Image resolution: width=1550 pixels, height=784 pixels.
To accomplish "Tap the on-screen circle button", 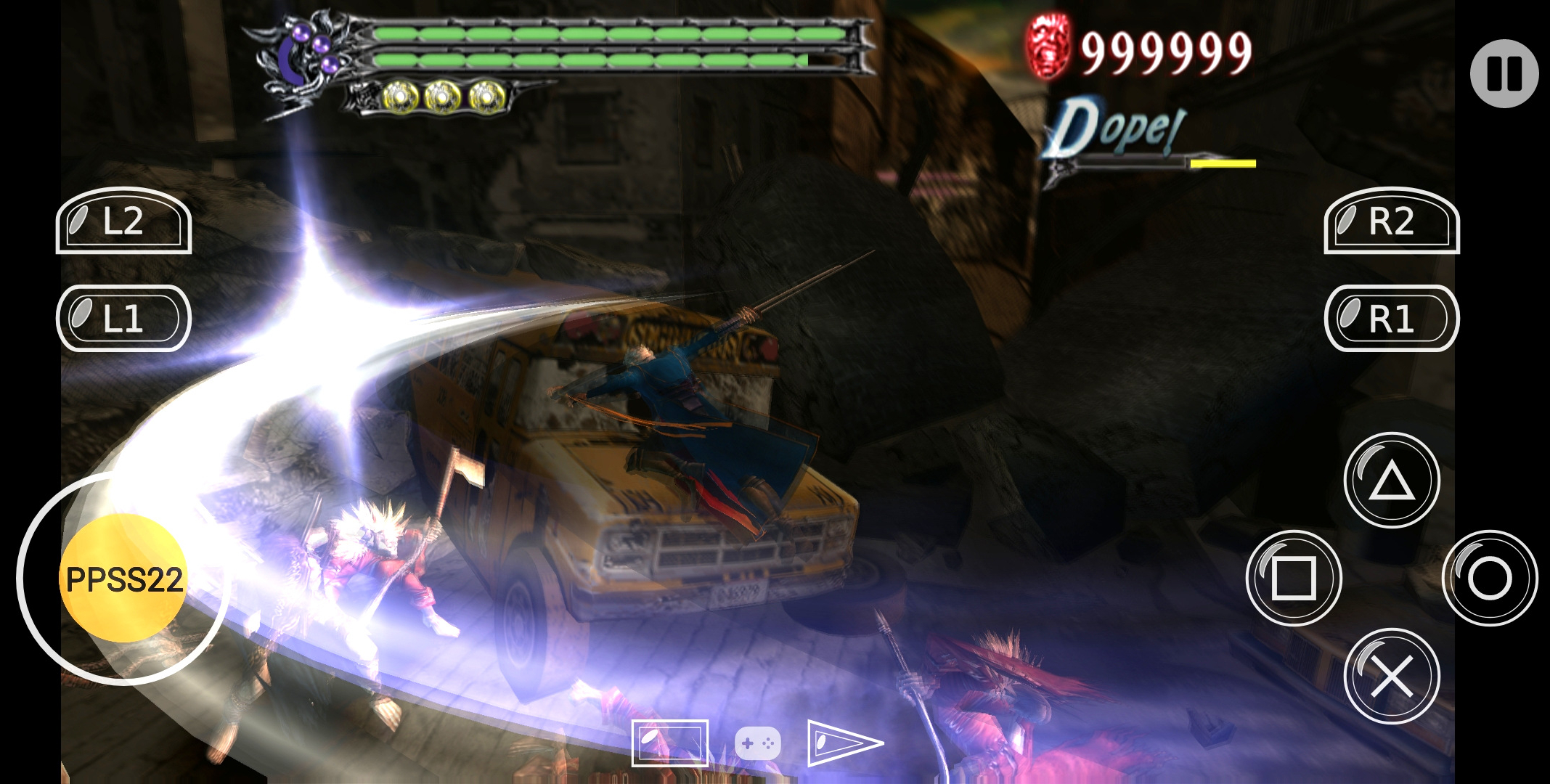I will (1489, 578).
